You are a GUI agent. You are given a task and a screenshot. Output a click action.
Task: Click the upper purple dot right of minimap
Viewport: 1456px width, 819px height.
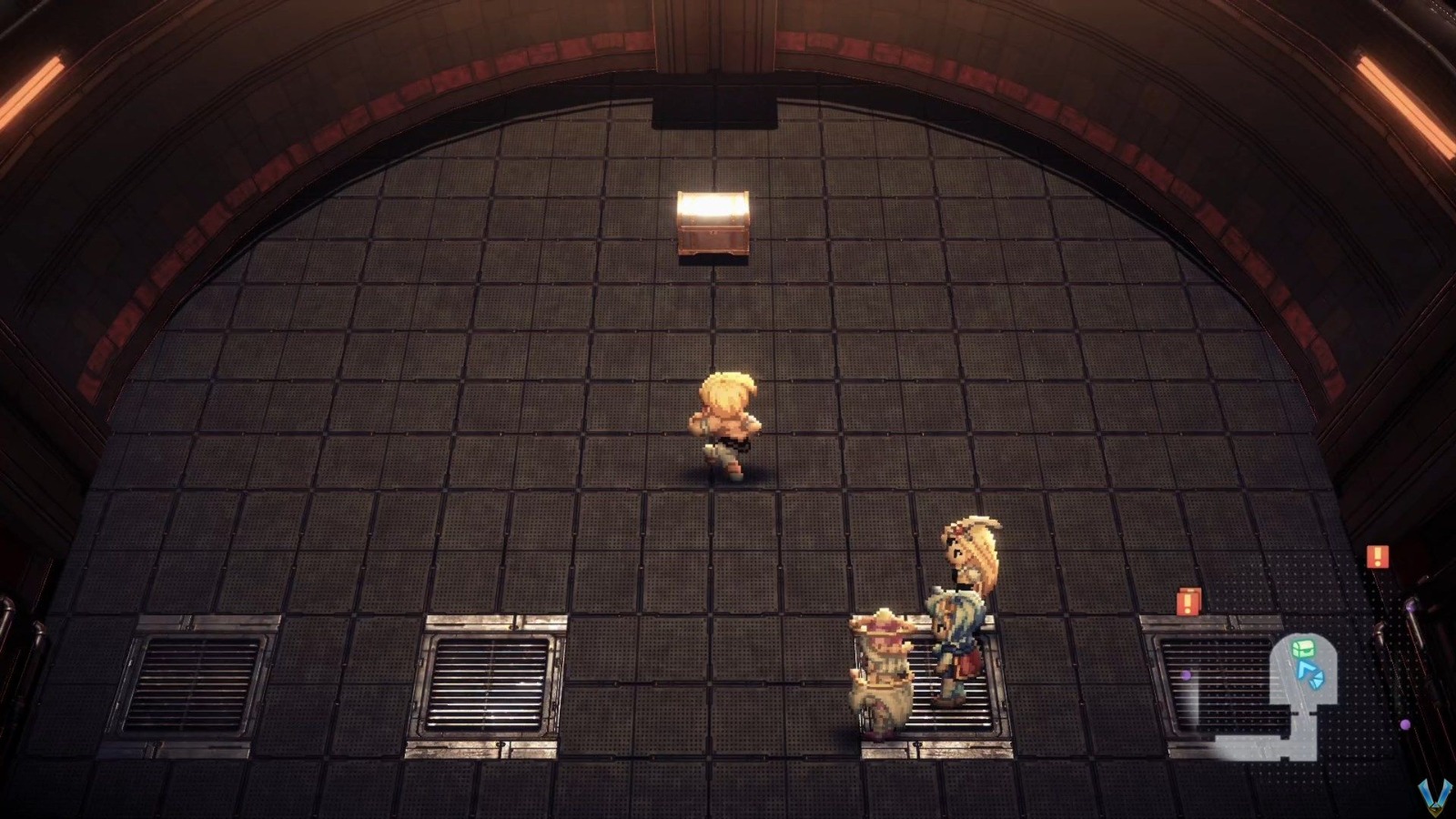click(x=1409, y=605)
